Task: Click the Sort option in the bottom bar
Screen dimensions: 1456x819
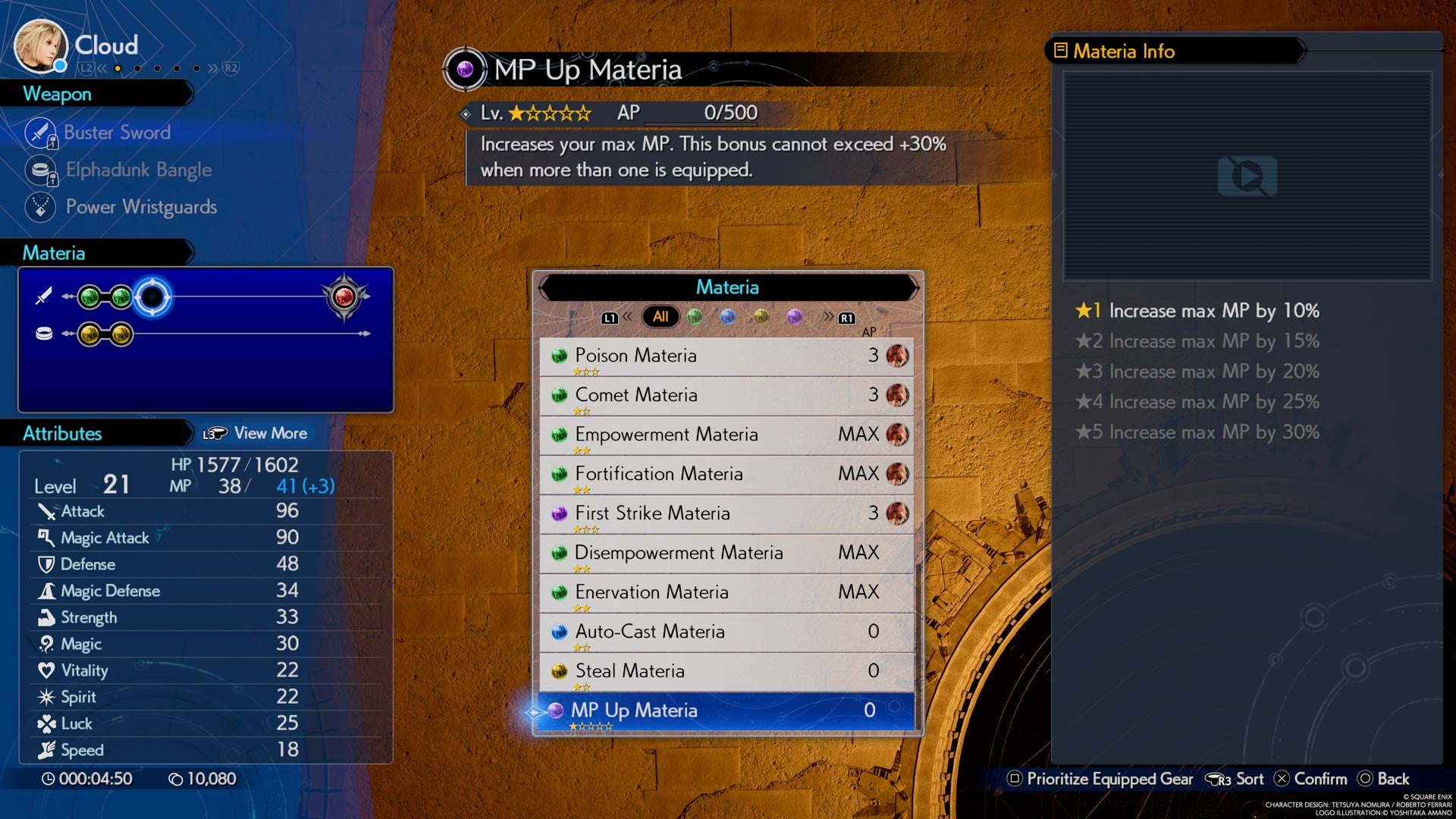Action: 1244,778
